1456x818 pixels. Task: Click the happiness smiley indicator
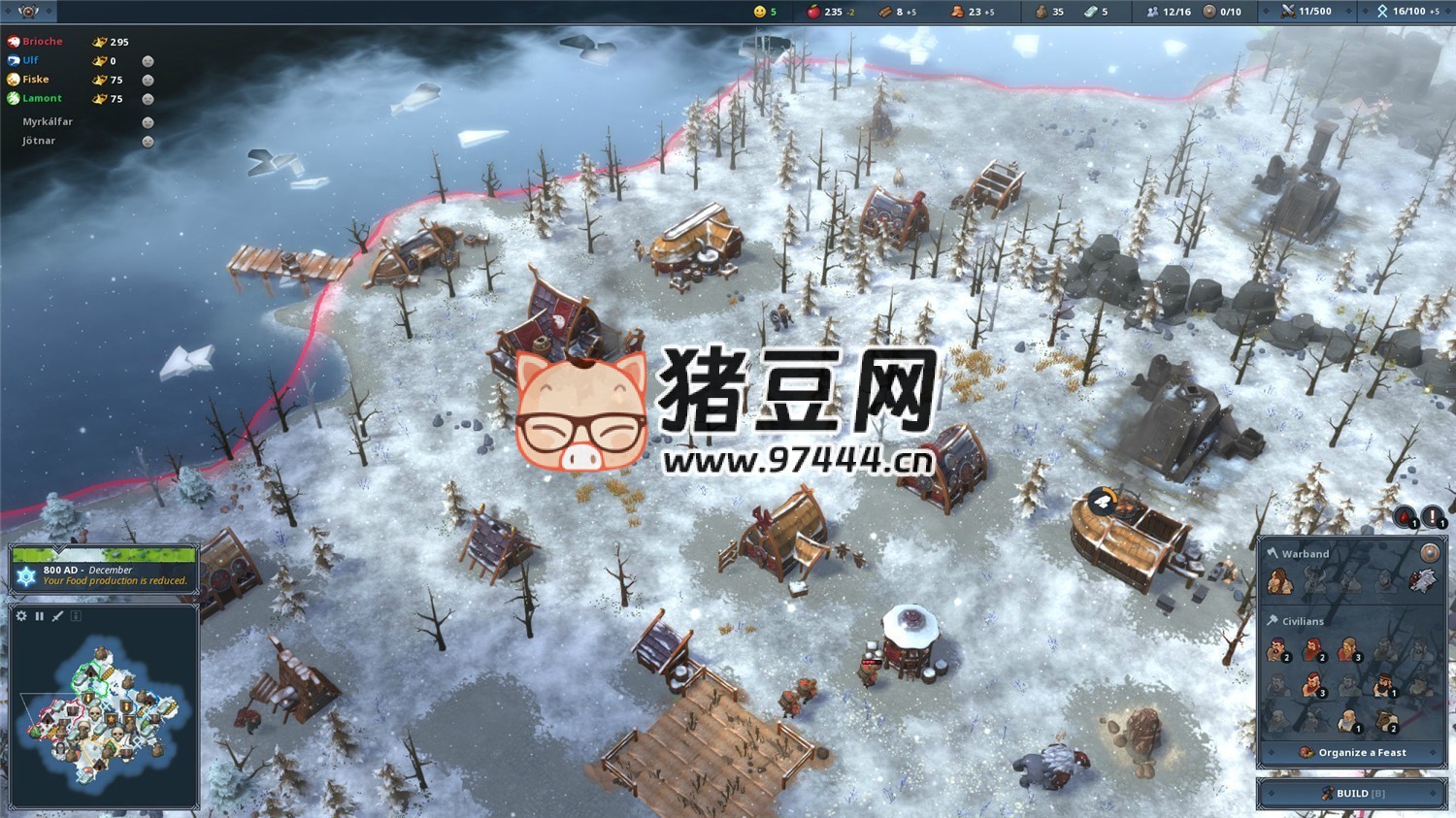pyautogui.click(x=759, y=13)
